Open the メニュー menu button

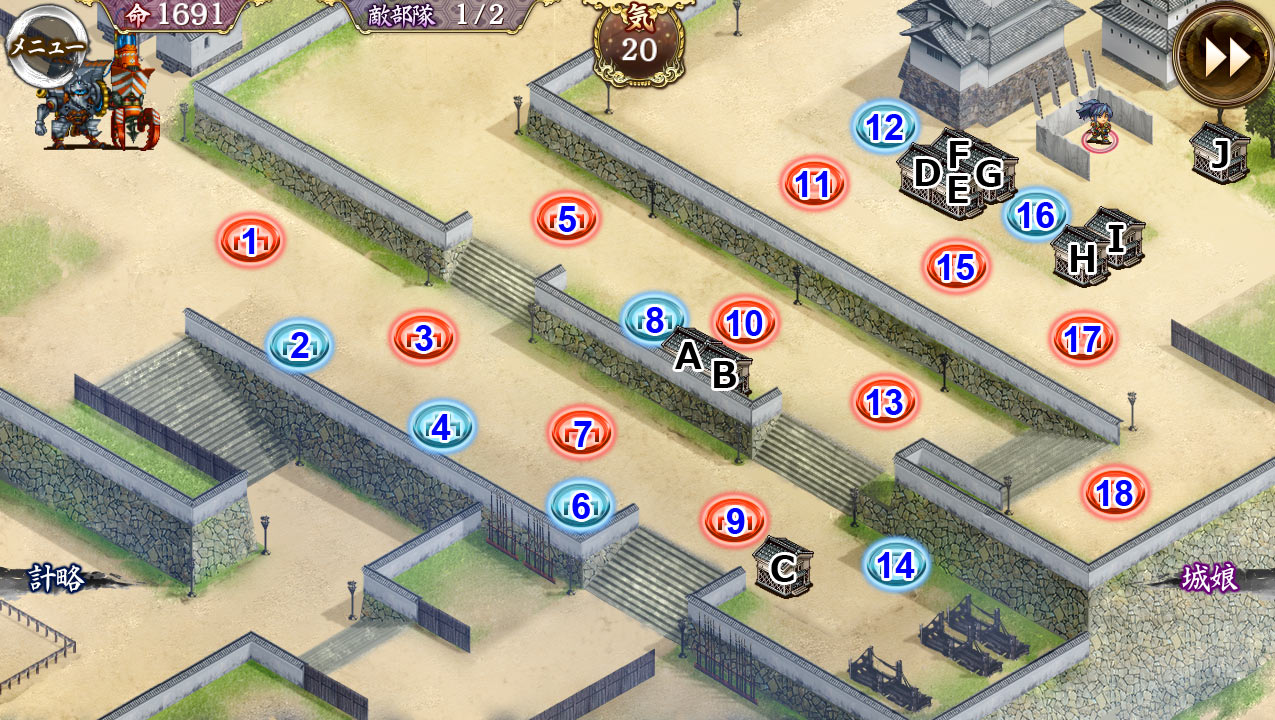[46, 47]
